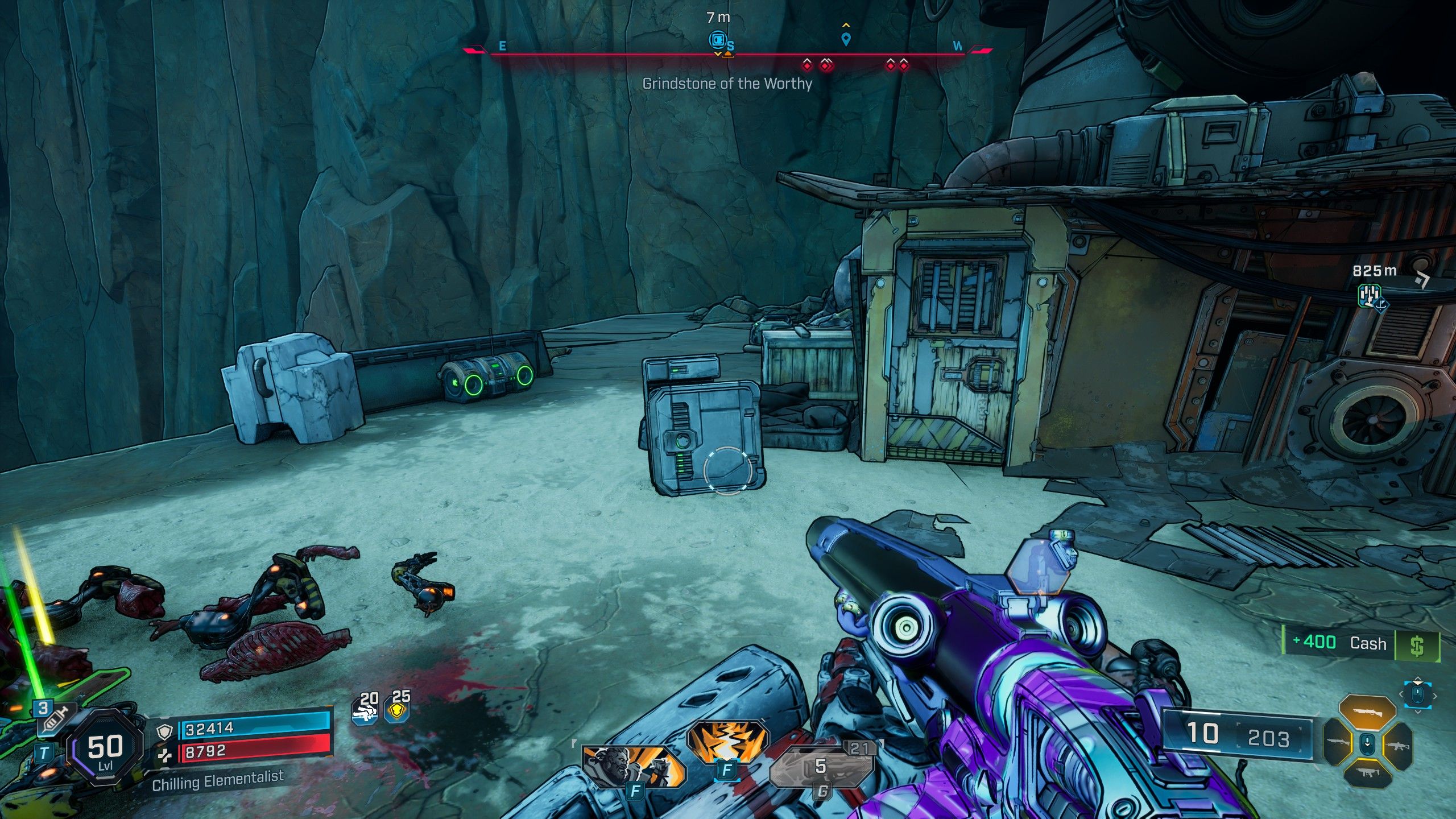
Task: Select the grey ordnance slot showing 5
Action: [x=821, y=767]
